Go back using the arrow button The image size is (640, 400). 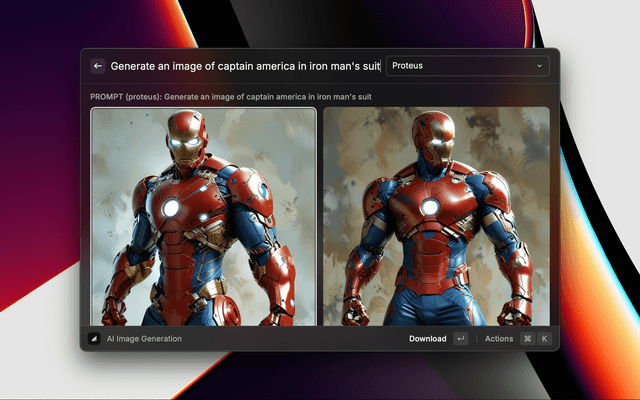pyautogui.click(x=98, y=66)
